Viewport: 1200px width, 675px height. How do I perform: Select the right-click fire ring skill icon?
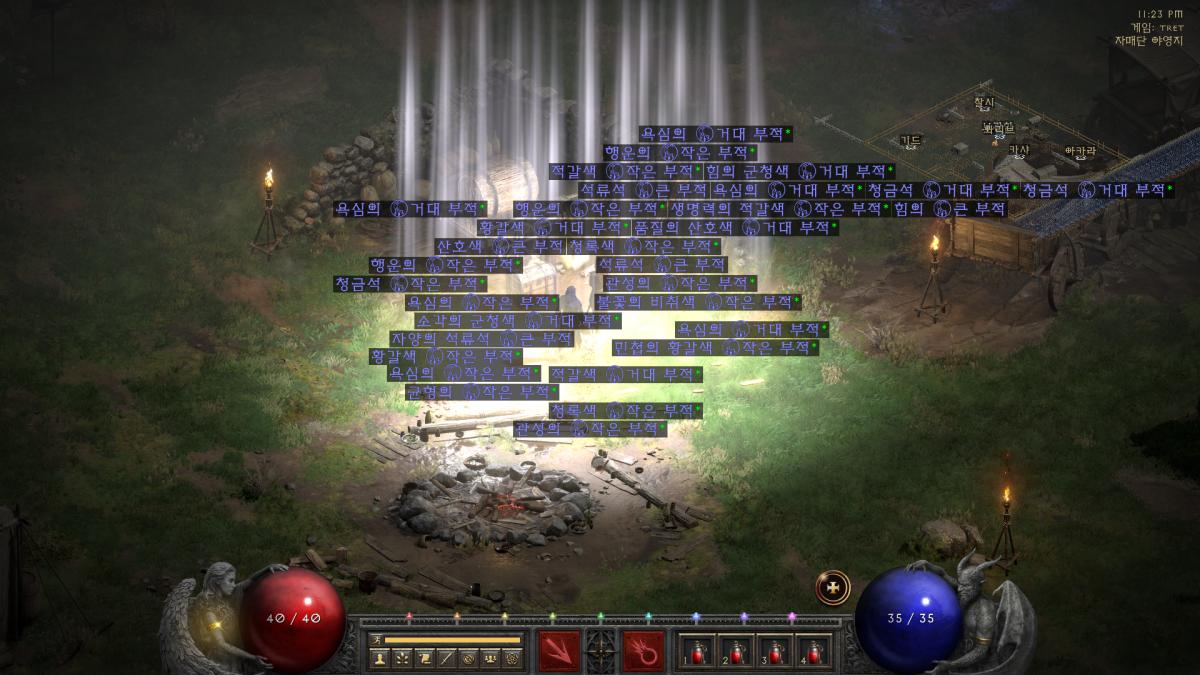pos(642,650)
